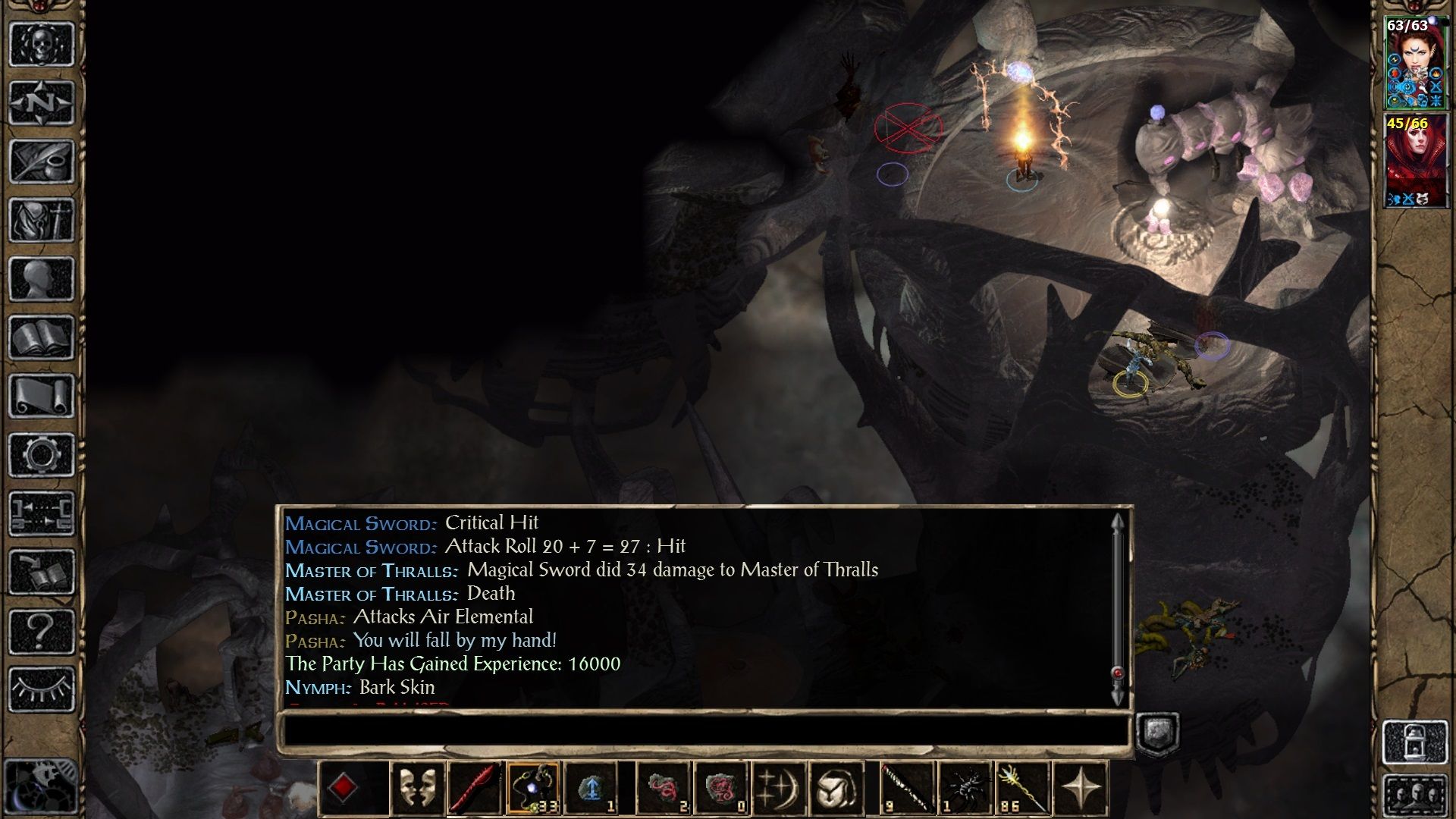Select the first character portrait with 63/63
This screenshot has height=819, width=1456.
pyautogui.click(x=1407, y=64)
